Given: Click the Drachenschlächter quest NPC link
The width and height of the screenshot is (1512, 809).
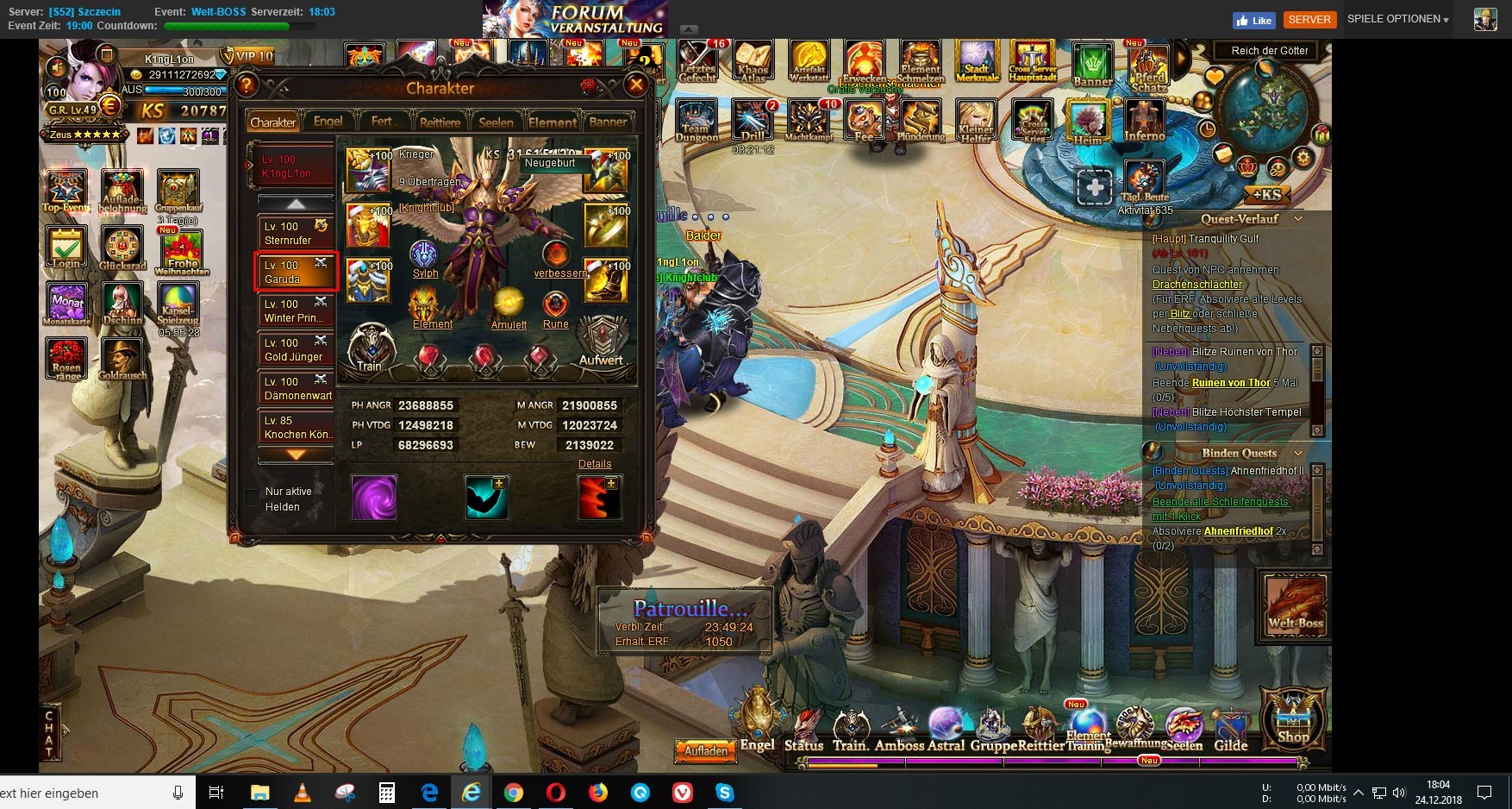Looking at the screenshot, I should (x=1197, y=285).
